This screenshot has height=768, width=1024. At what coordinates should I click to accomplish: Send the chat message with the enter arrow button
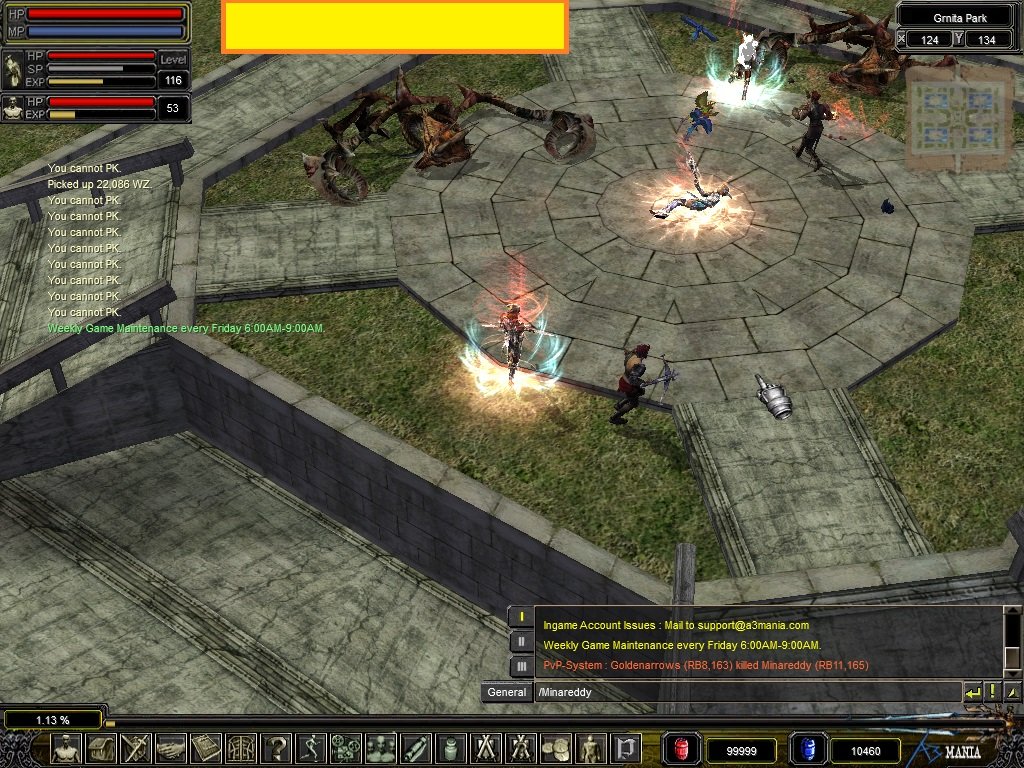972,692
